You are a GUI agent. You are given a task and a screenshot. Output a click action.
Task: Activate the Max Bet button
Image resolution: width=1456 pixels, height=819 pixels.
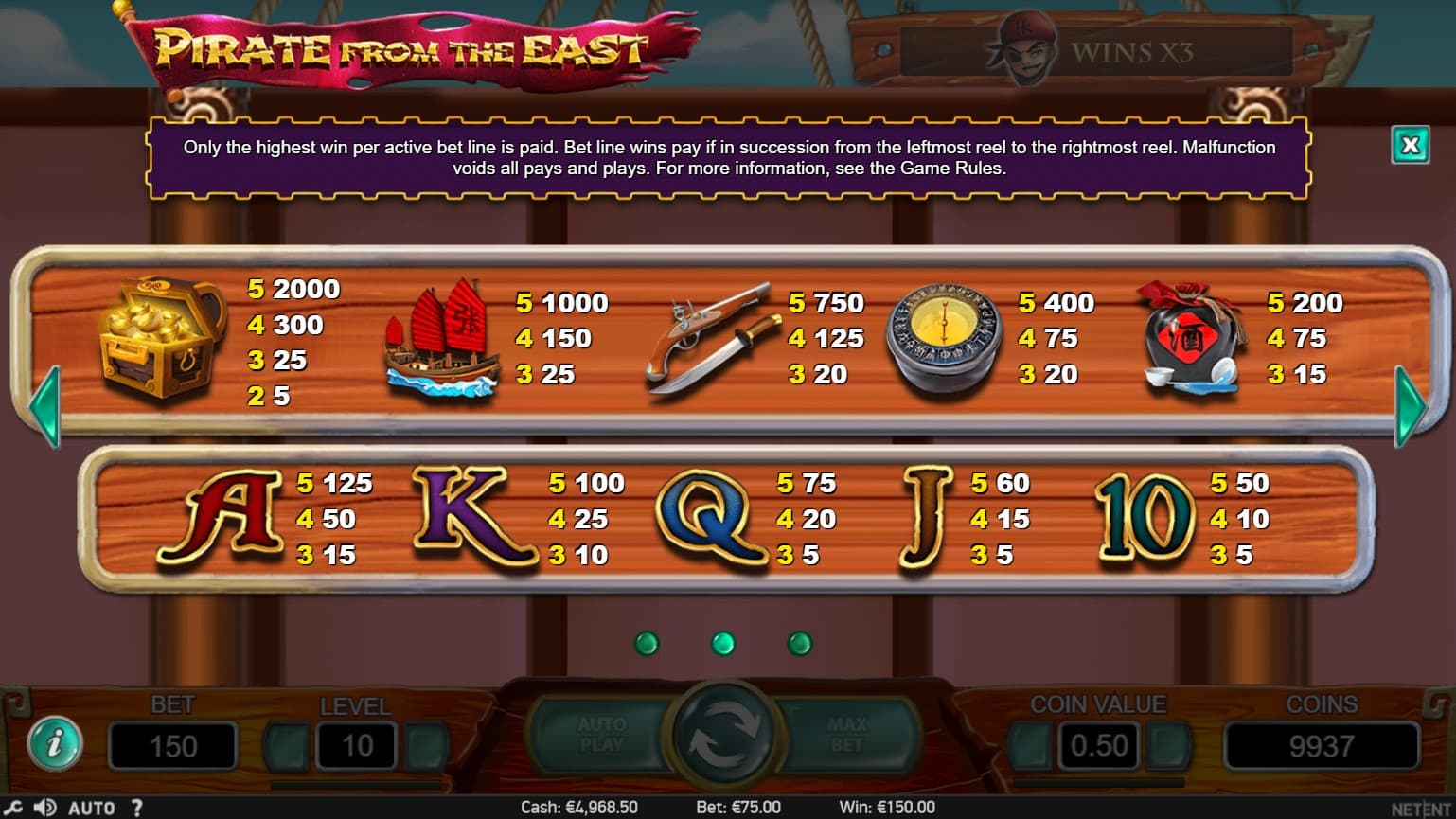pyautogui.click(x=847, y=735)
